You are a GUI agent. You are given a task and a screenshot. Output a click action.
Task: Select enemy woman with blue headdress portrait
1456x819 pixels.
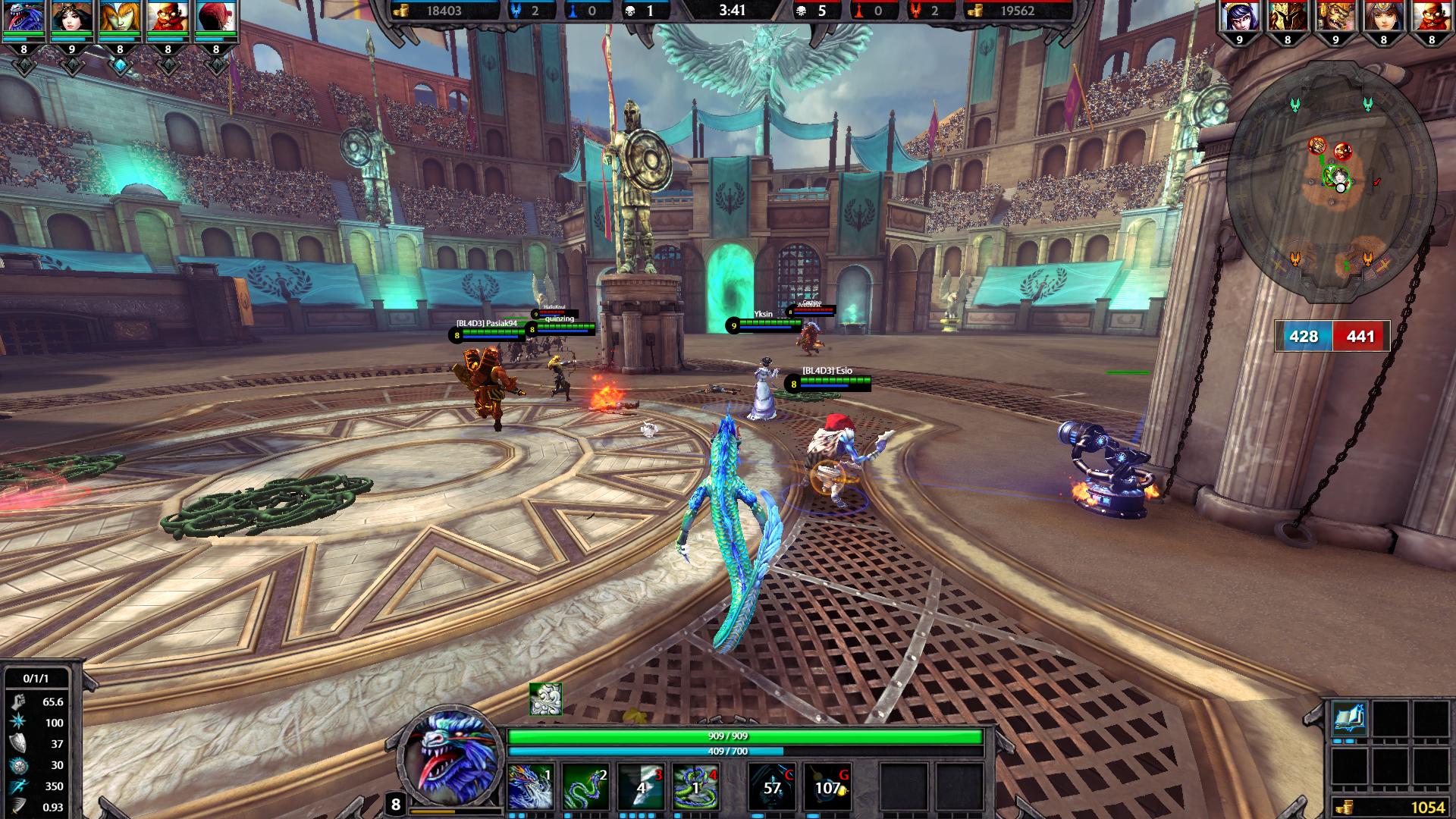1383,18
